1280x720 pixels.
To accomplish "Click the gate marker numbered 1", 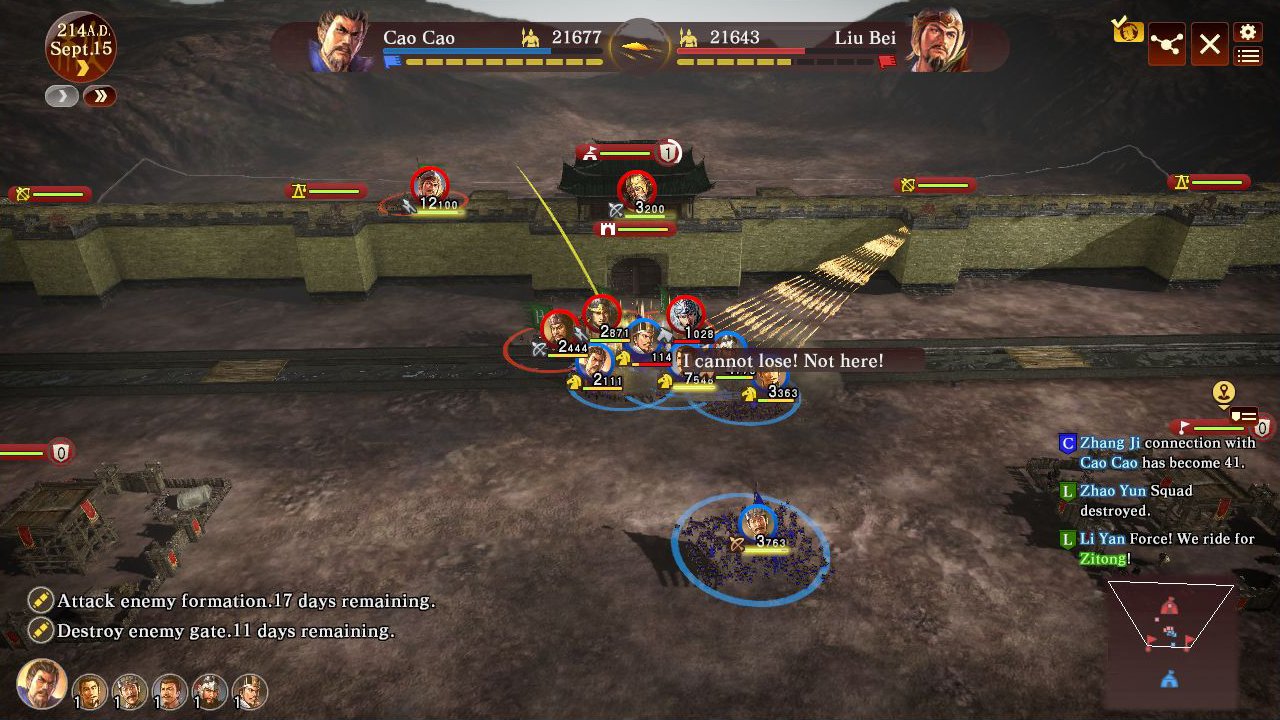I will (x=669, y=154).
